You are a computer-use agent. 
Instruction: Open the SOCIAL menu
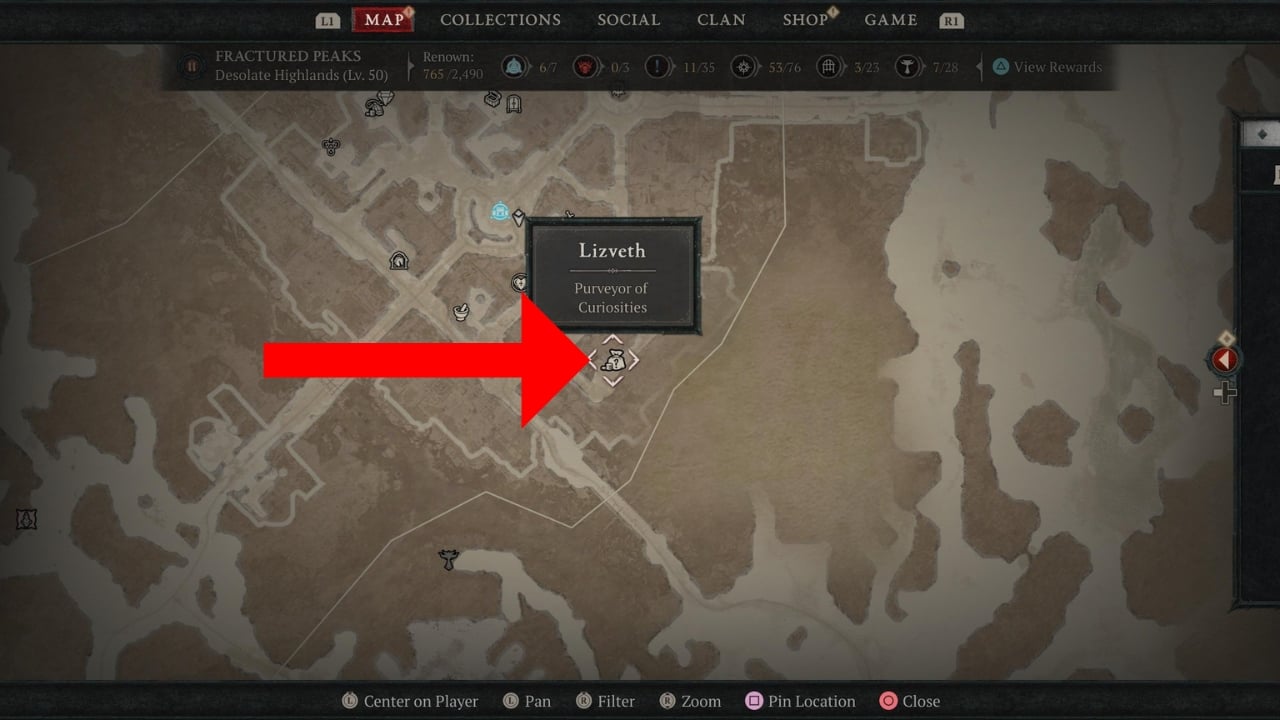pyautogui.click(x=628, y=19)
